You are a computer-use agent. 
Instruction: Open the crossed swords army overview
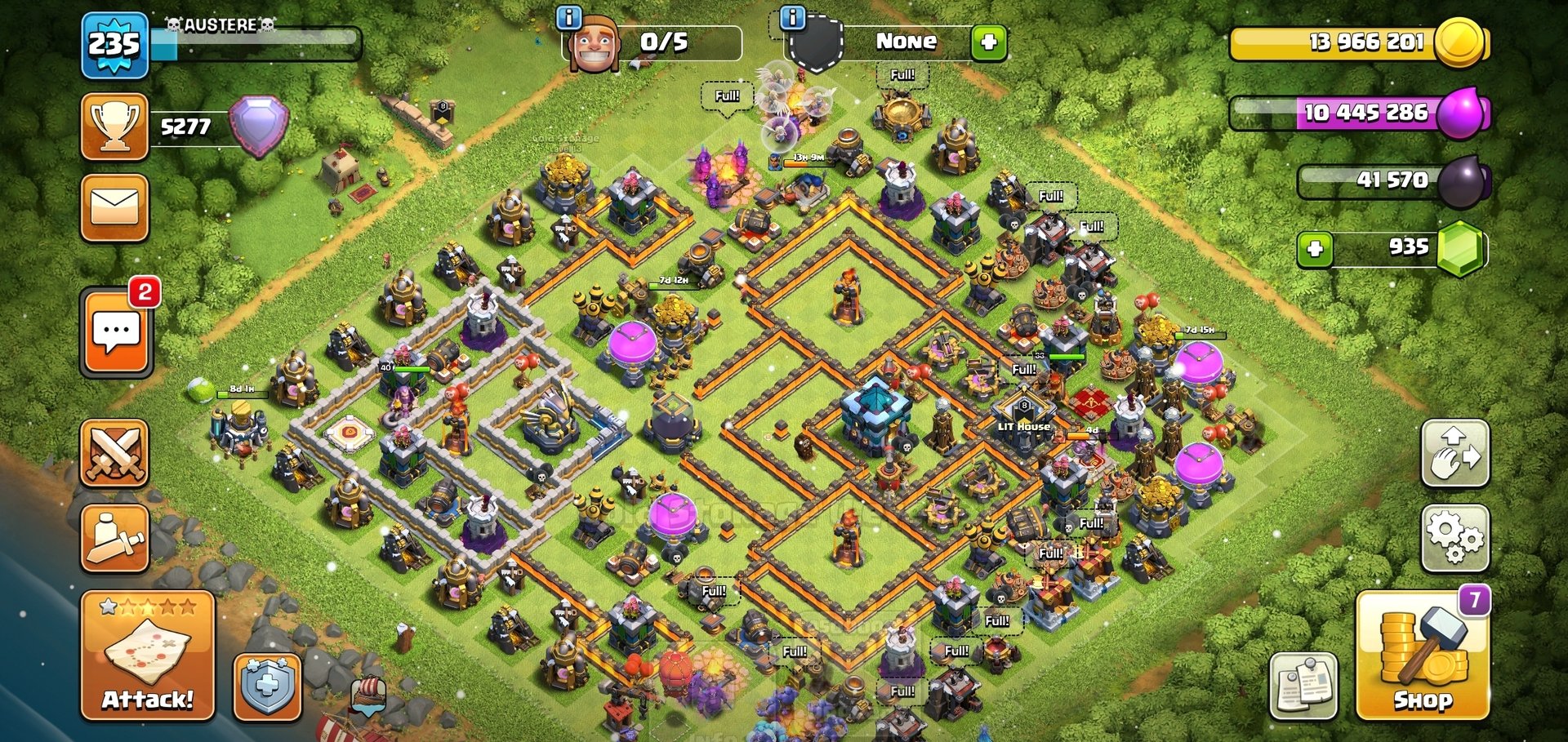pos(114,453)
